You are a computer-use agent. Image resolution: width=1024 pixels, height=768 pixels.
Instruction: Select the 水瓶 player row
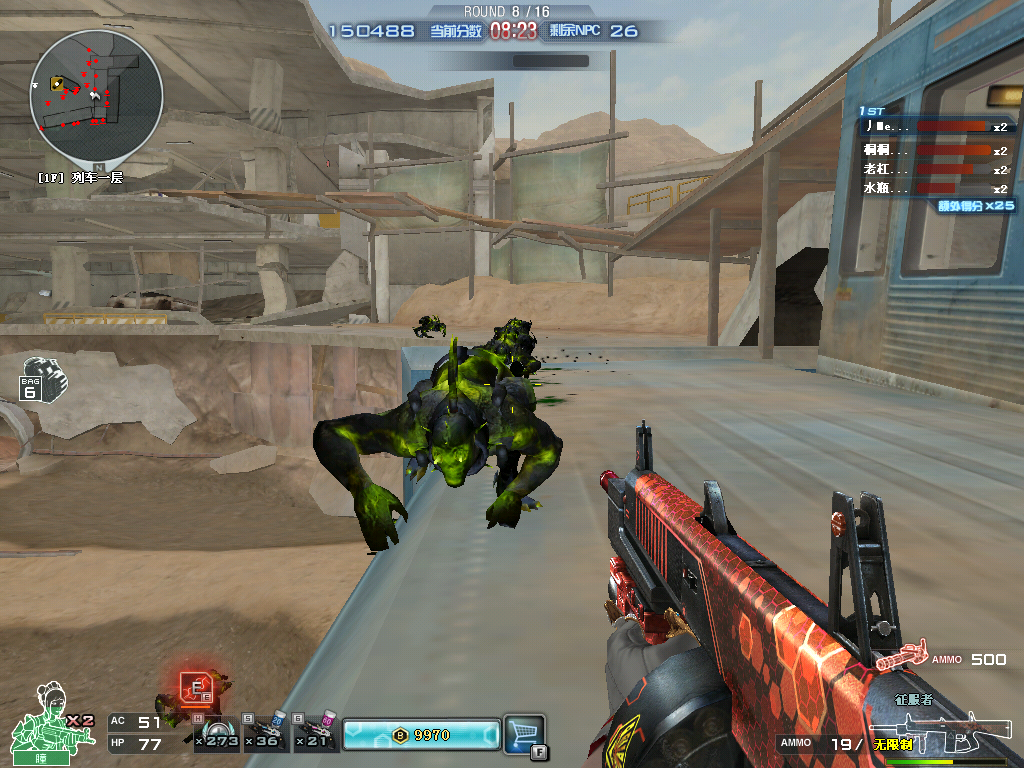pos(935,188)
